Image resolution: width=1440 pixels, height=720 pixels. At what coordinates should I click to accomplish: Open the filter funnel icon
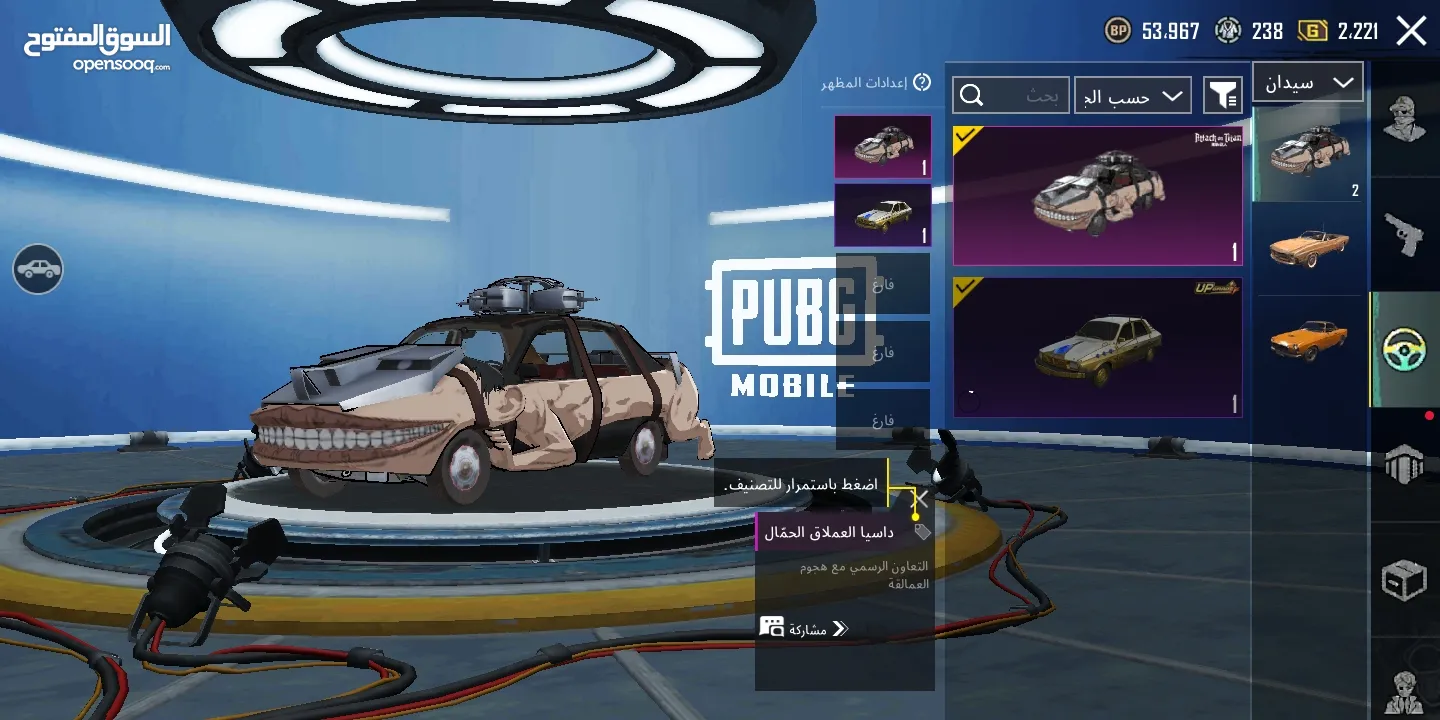1224,95
